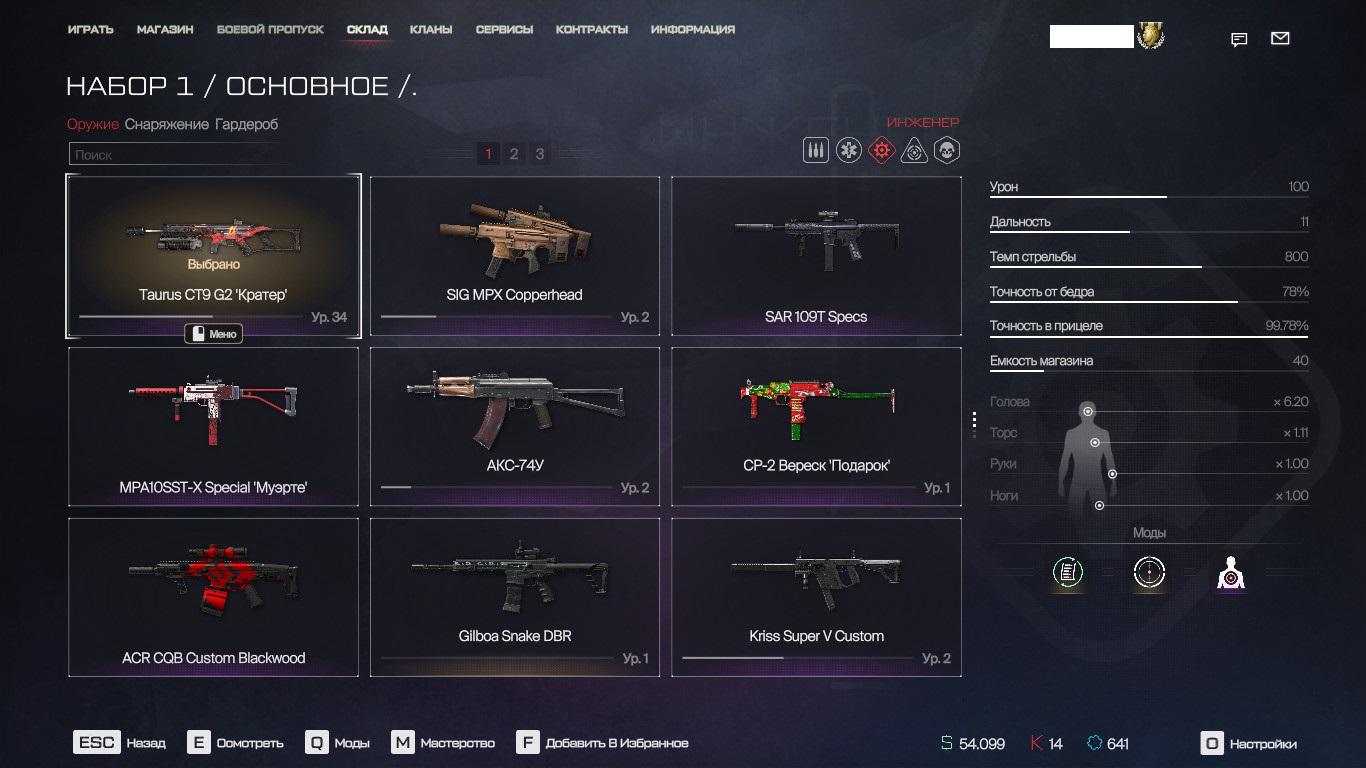This screenshot has height=768, width=1366.
Task: Select the skull class icon
Action: [946, 151]
